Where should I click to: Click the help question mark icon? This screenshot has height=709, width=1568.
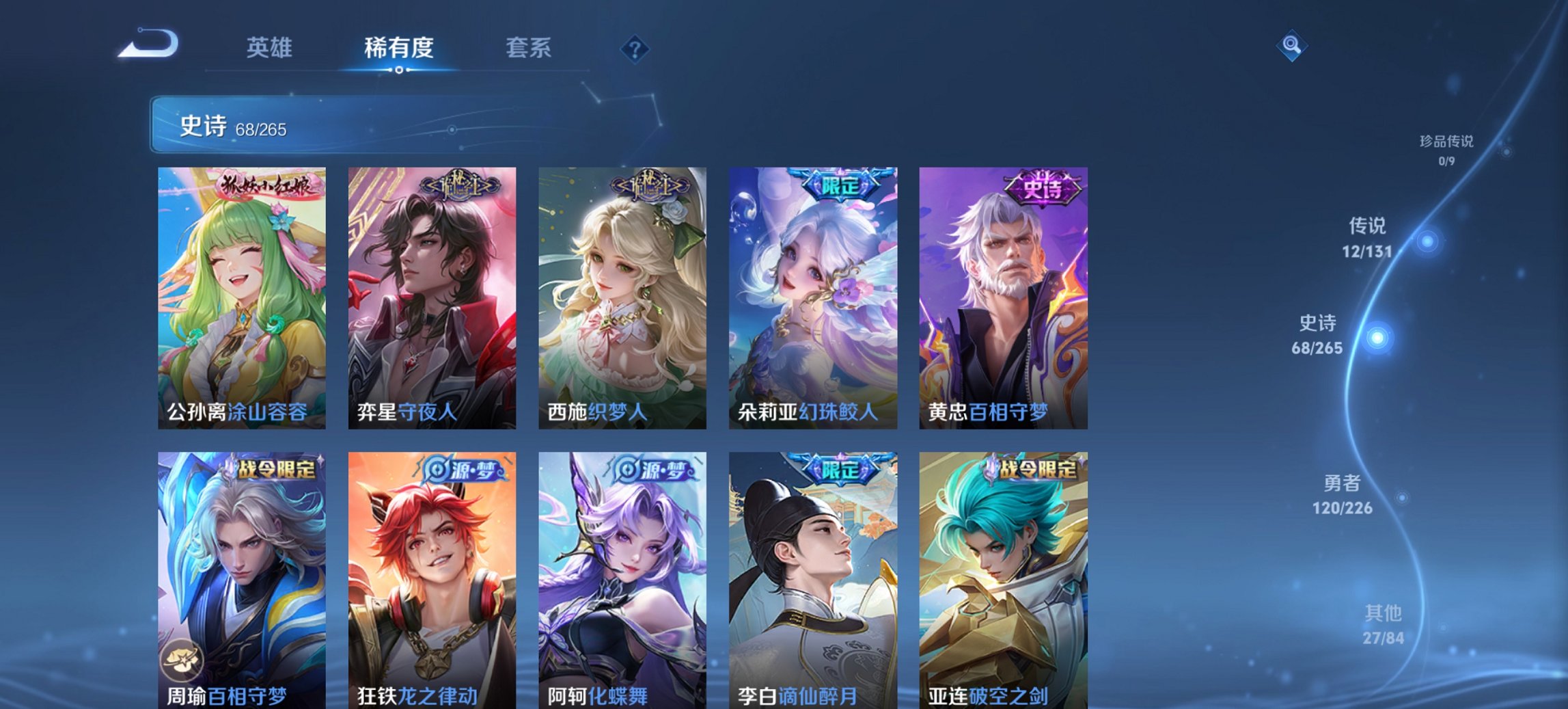pyautogui.click(x=635, y=48)
